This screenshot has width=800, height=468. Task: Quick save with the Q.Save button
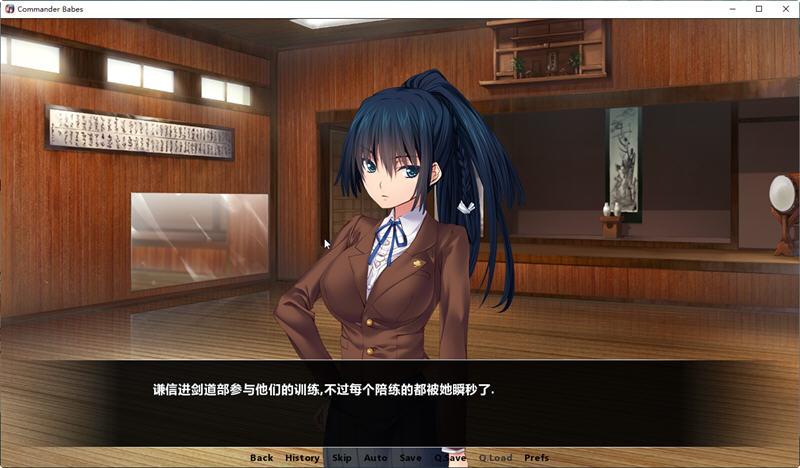point(450,458)
